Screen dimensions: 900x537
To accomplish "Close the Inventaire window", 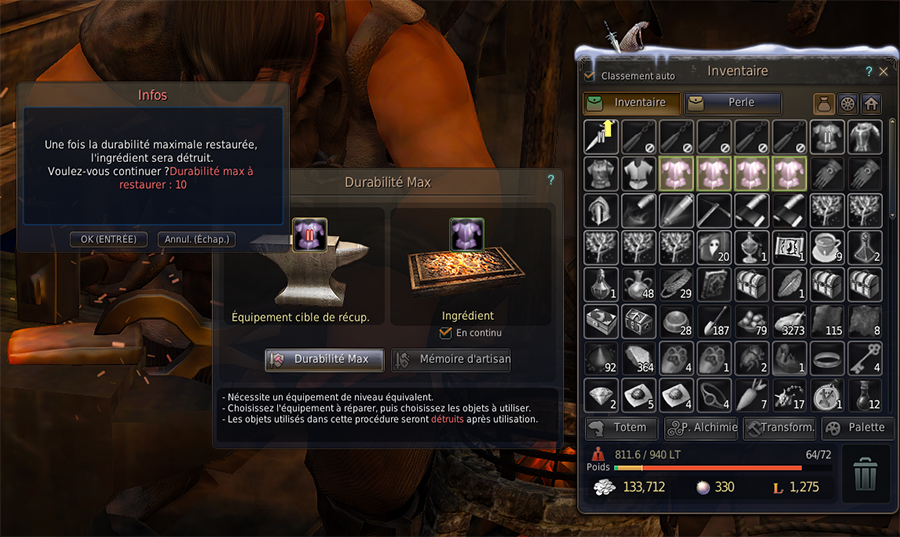I will coord(883,72).
